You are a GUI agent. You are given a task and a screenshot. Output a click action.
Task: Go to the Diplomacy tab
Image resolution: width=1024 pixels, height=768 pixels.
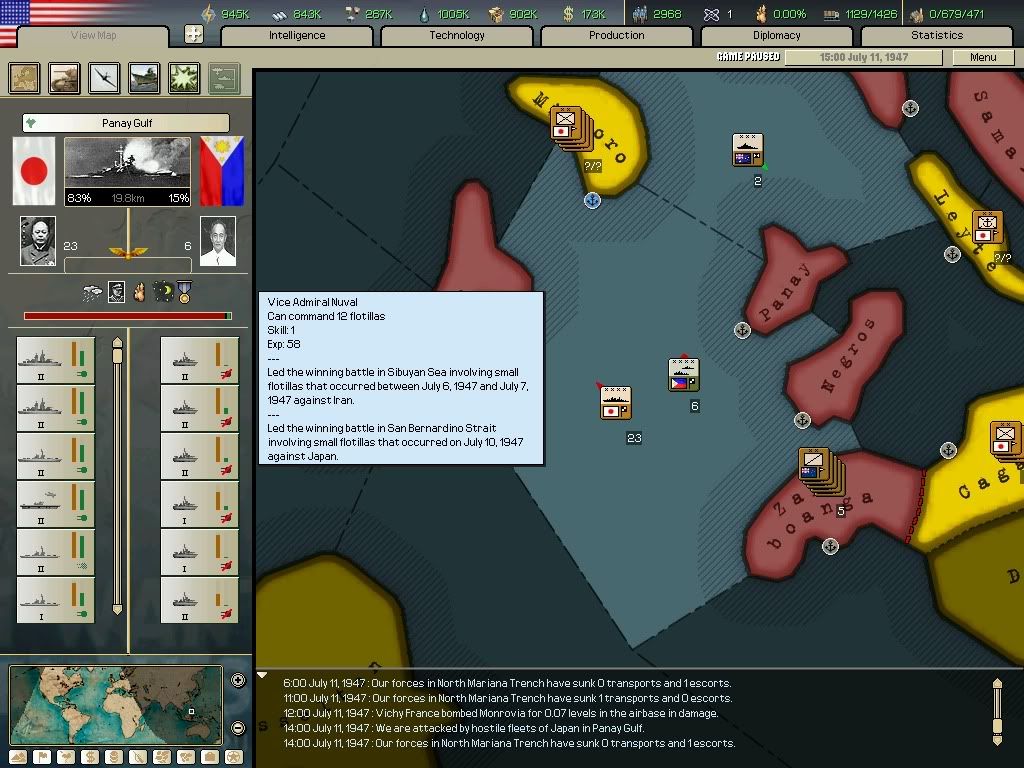[x=777, y=36]
